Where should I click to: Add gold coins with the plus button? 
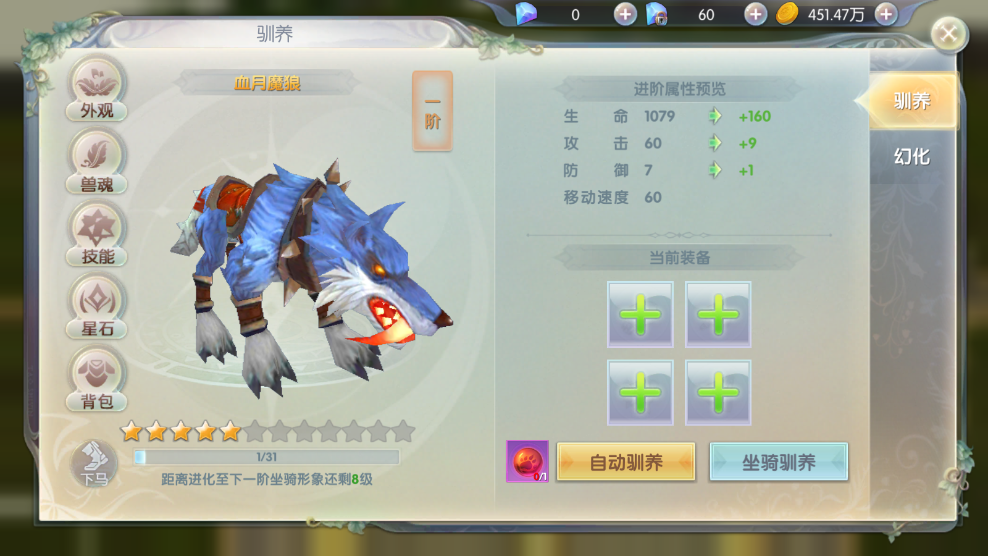click(885, 14)
